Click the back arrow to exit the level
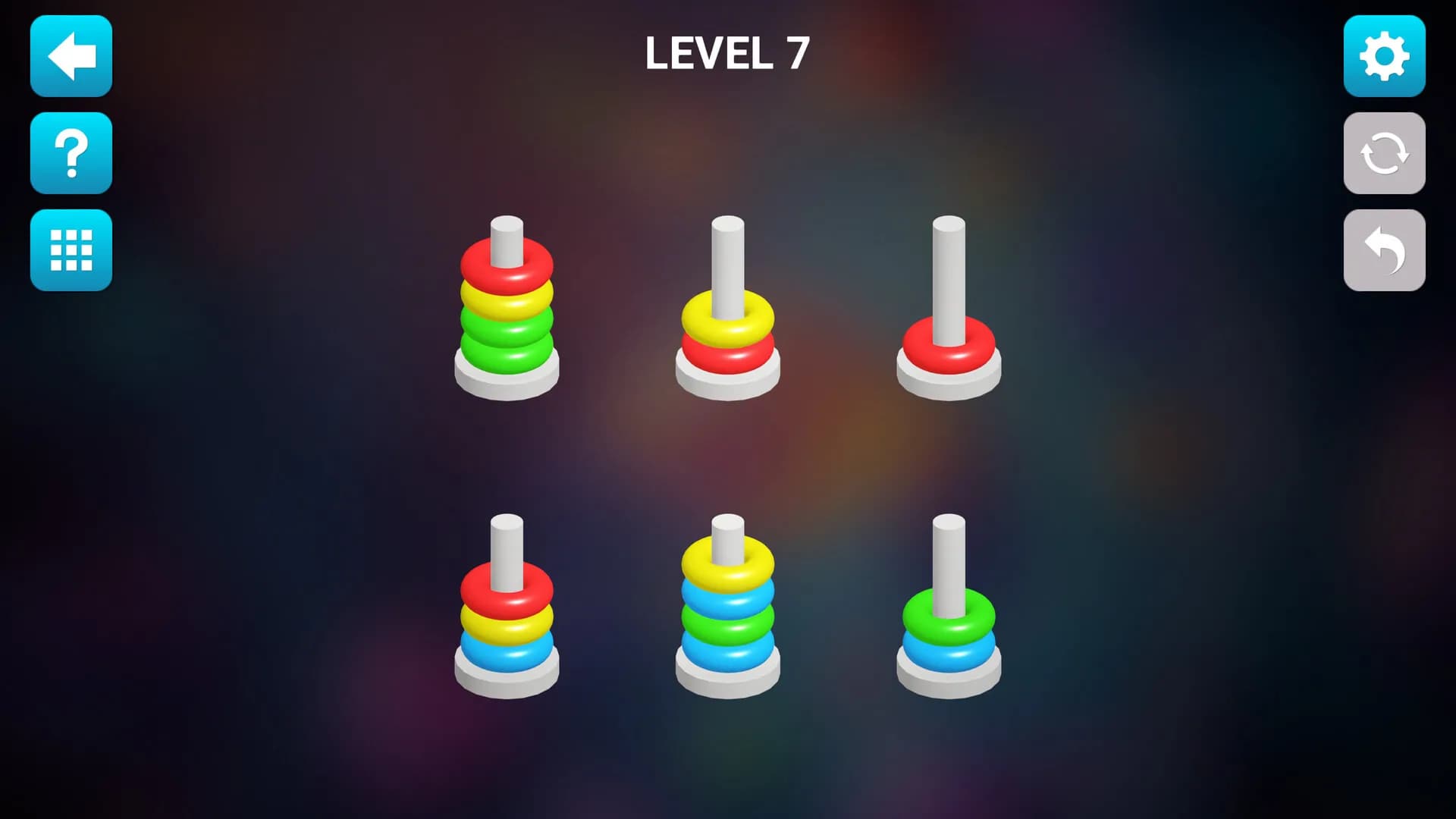 [x=71, y=56]
